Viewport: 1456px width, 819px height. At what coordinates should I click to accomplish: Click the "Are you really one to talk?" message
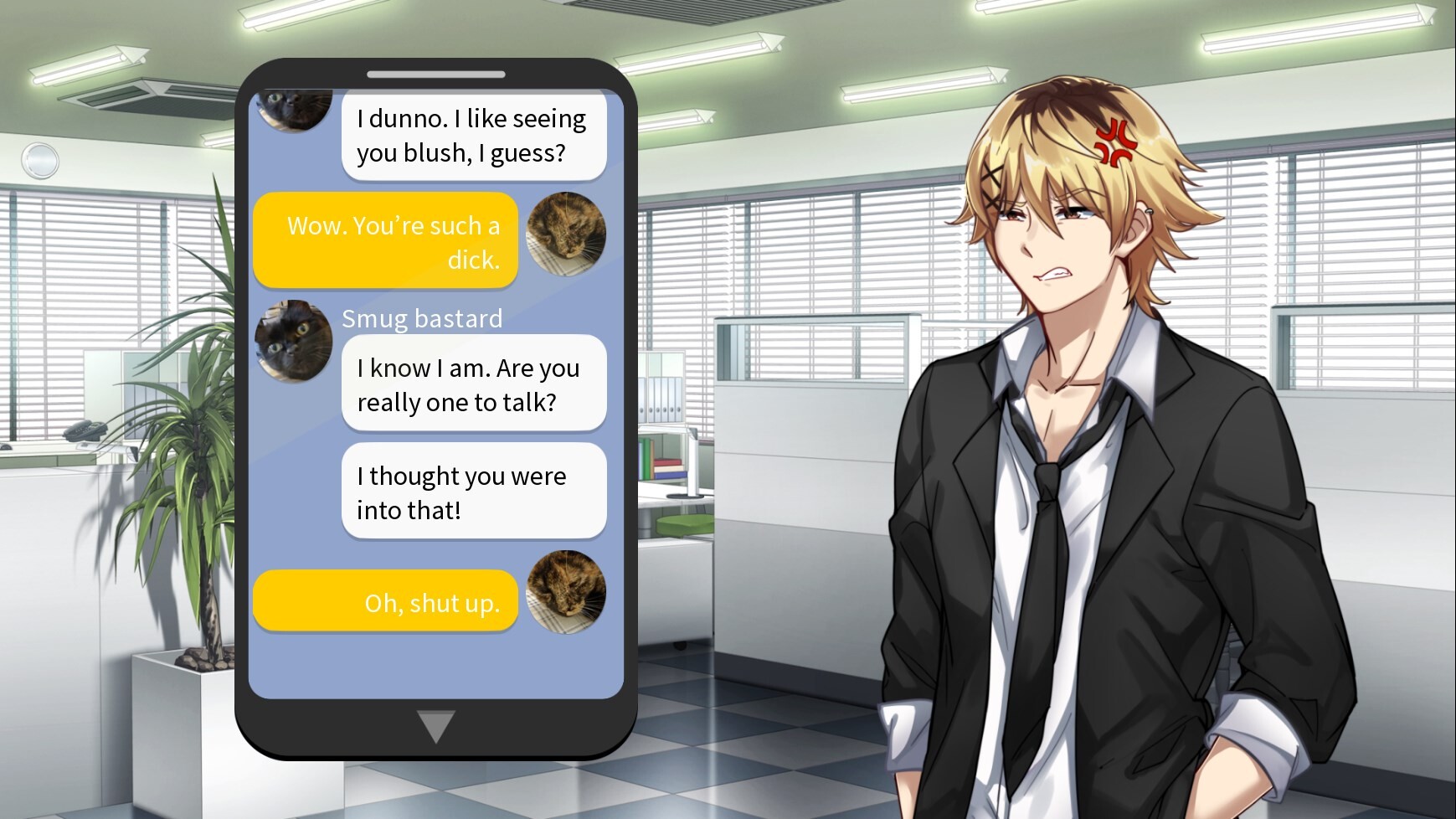click(473, 384)
